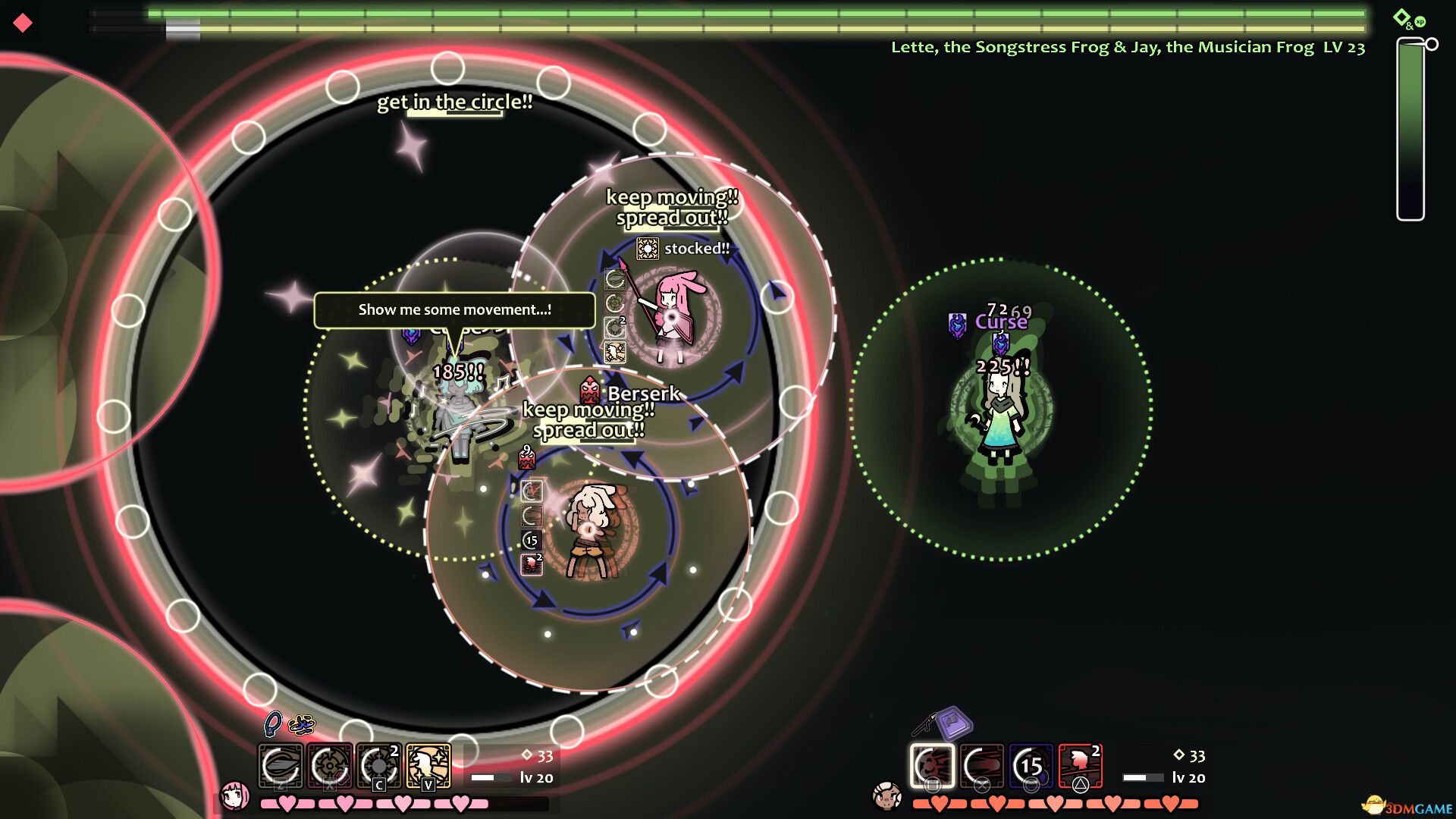Select the white-haired player portrait
This screenshot has height=819, width=1456.
coord(886,795)
